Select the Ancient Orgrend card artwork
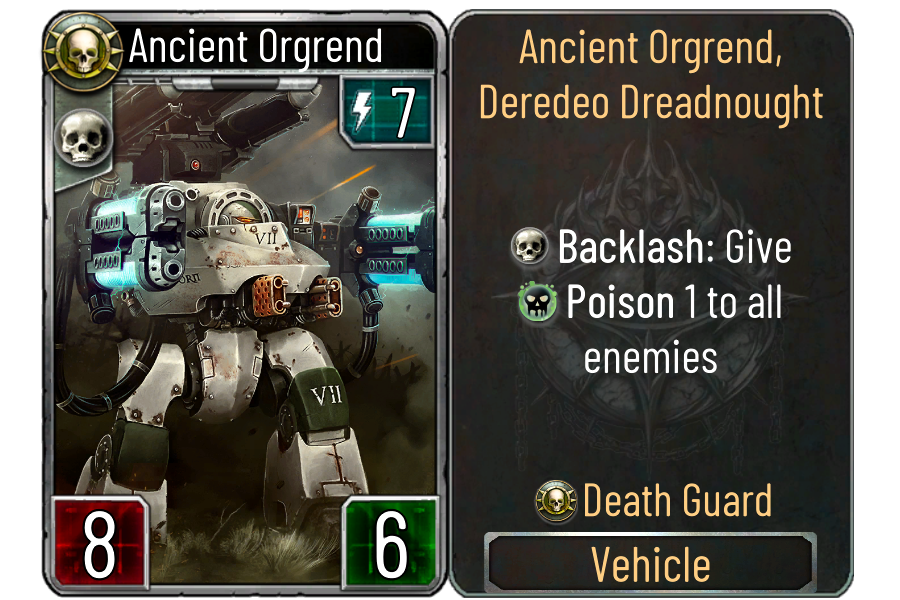Screen dimensions: 900x600 [x=245, y=310]
